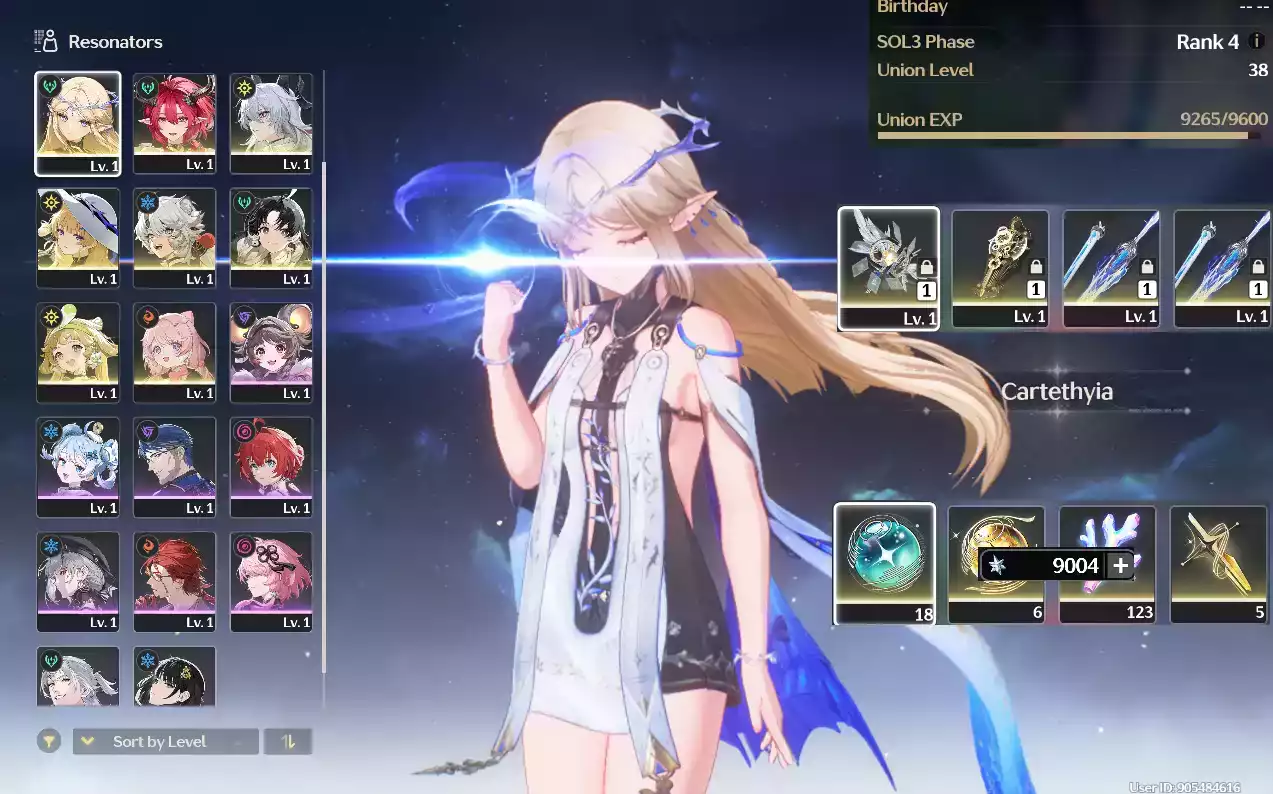Select the silver spiked weapon slot
1273x794 pixels.
pyautogui.click(x=888, y=267)
